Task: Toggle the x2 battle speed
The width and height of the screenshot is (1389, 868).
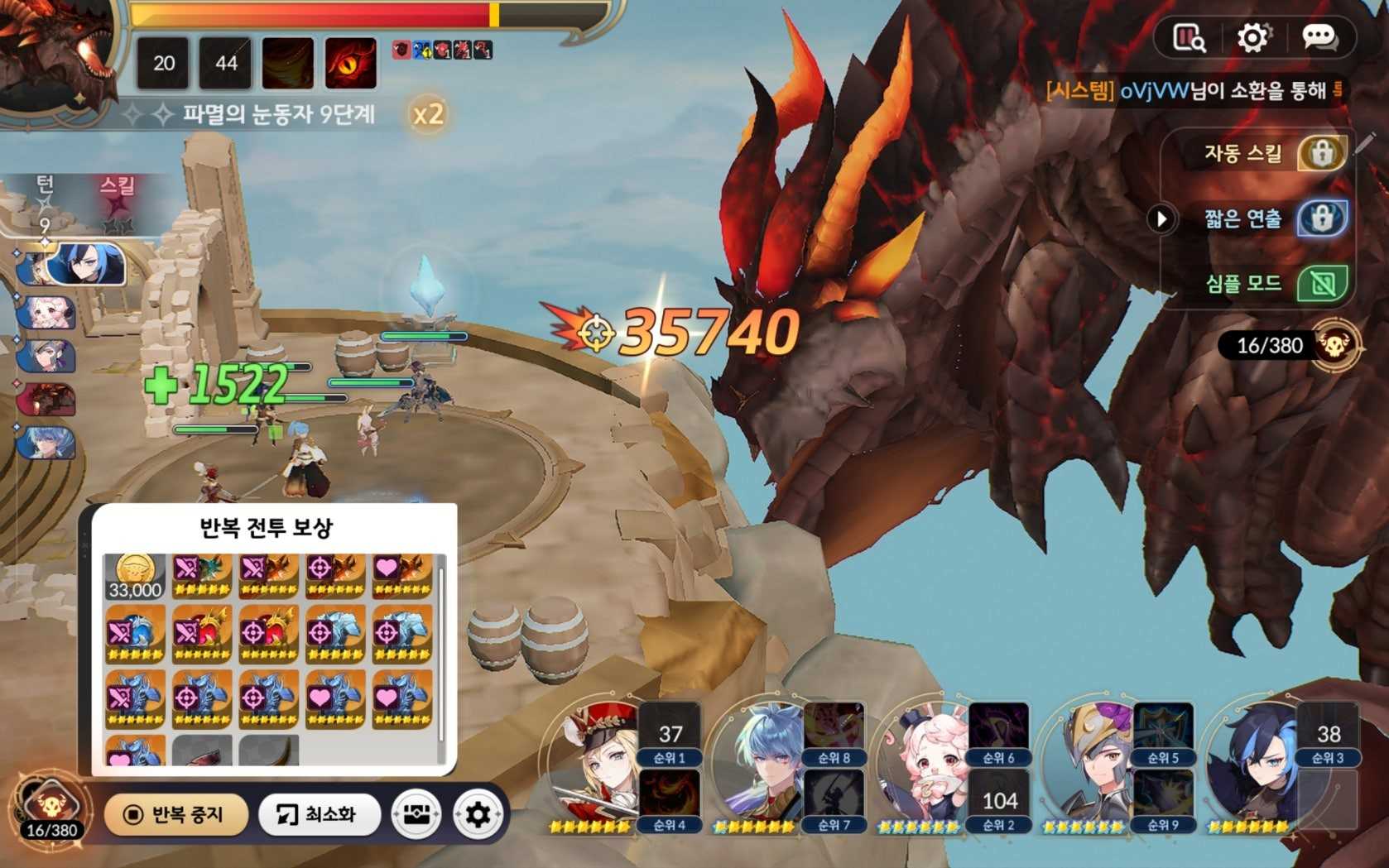Action: 428,114
